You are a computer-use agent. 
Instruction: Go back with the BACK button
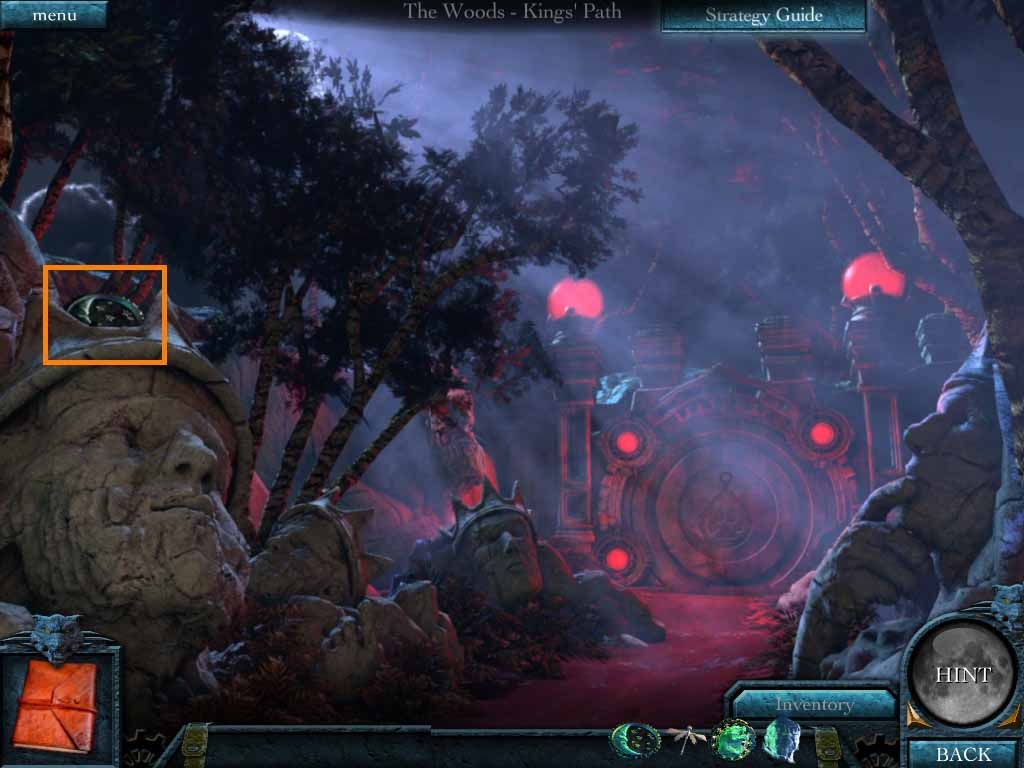963,754
